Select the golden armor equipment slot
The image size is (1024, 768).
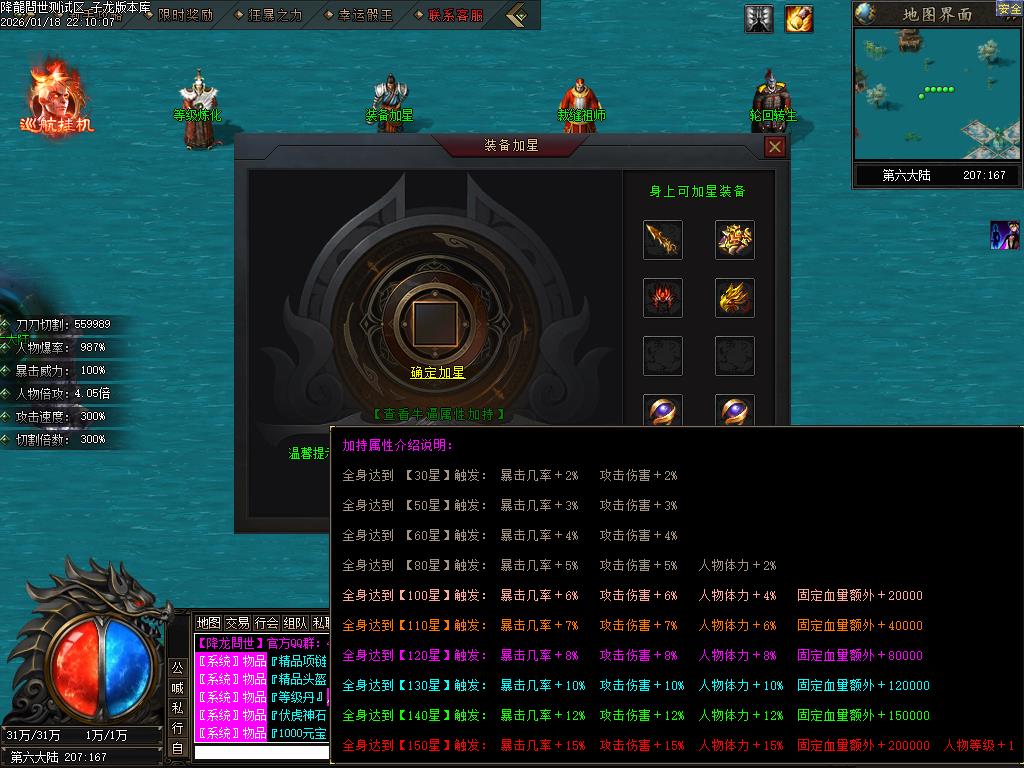(x=734, y=240)
